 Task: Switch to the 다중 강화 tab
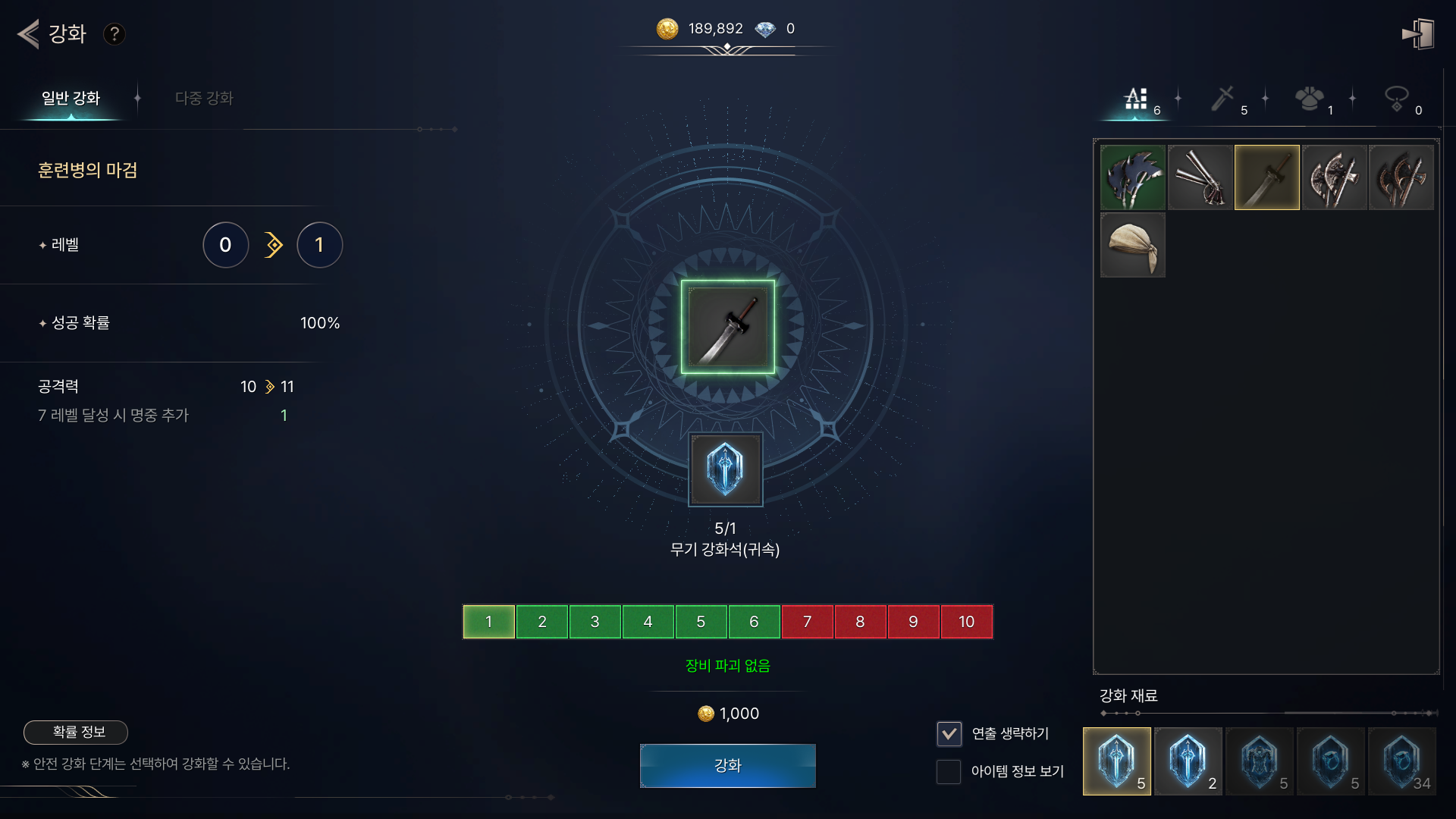pyautogui.click(x=204, y=99)
